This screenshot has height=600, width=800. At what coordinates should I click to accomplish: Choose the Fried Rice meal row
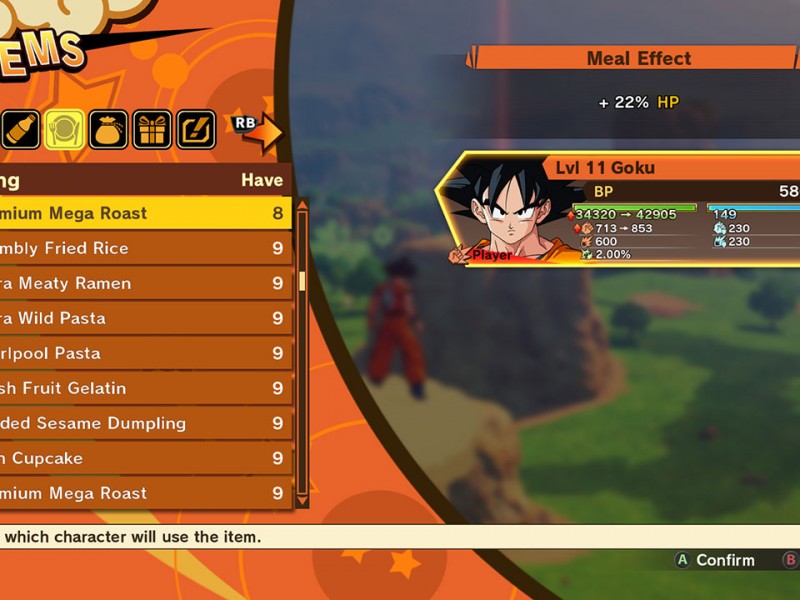click(140, 248)
